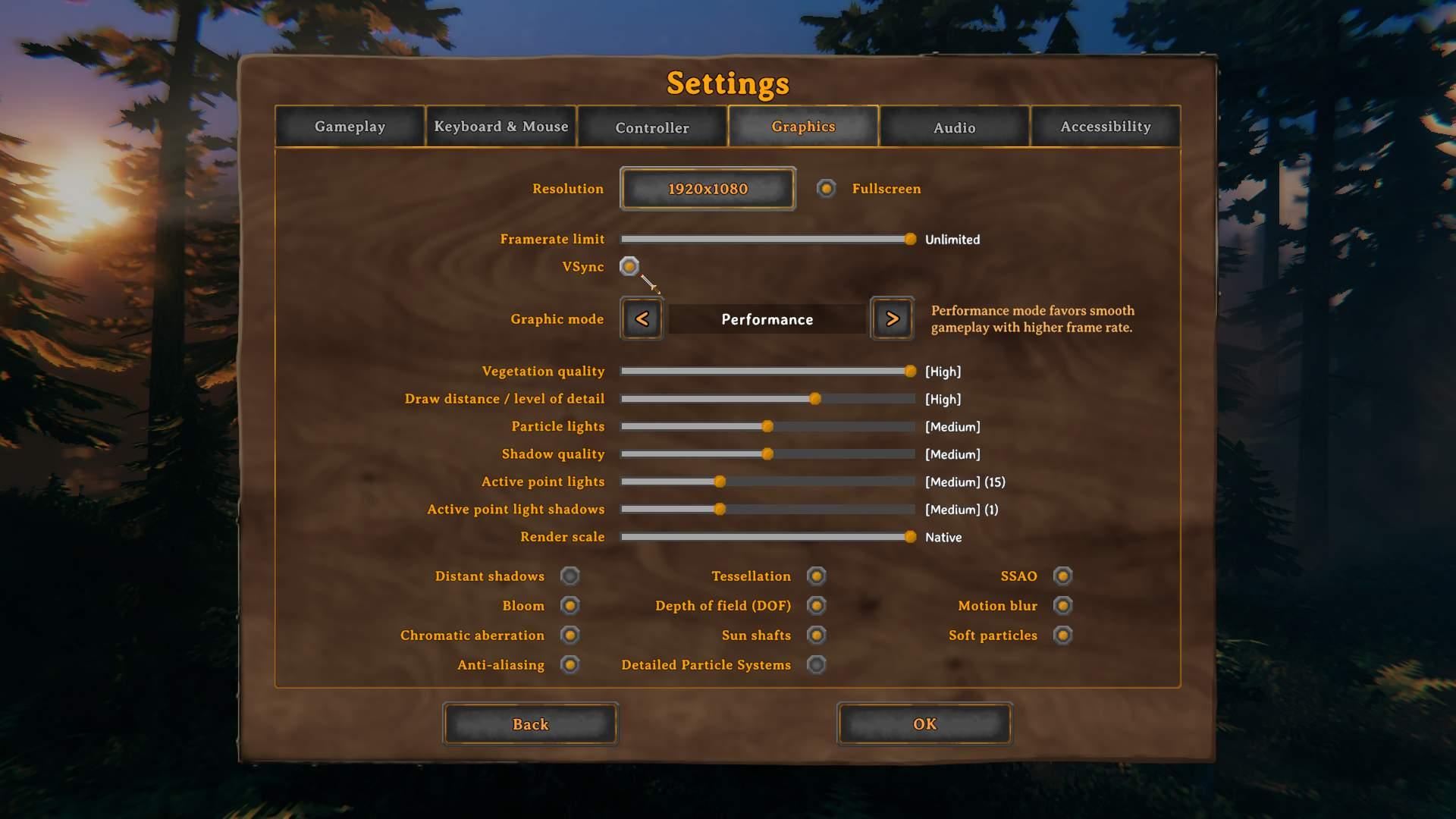The width and height of the screenshot is (1456, 819).
Task: Turn off Bloom effect
Action: tap(571, 605)
